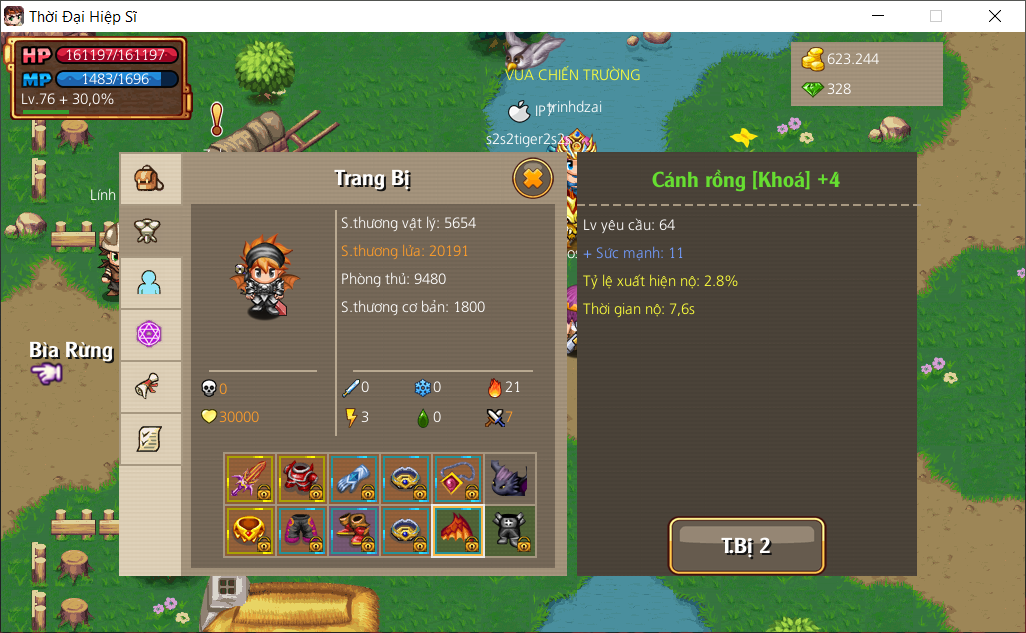Image resolution: width=1026 pixels, height=633 pixels.
Task: Pick the ruby amulet necklace slot
Action: (458, 479)
